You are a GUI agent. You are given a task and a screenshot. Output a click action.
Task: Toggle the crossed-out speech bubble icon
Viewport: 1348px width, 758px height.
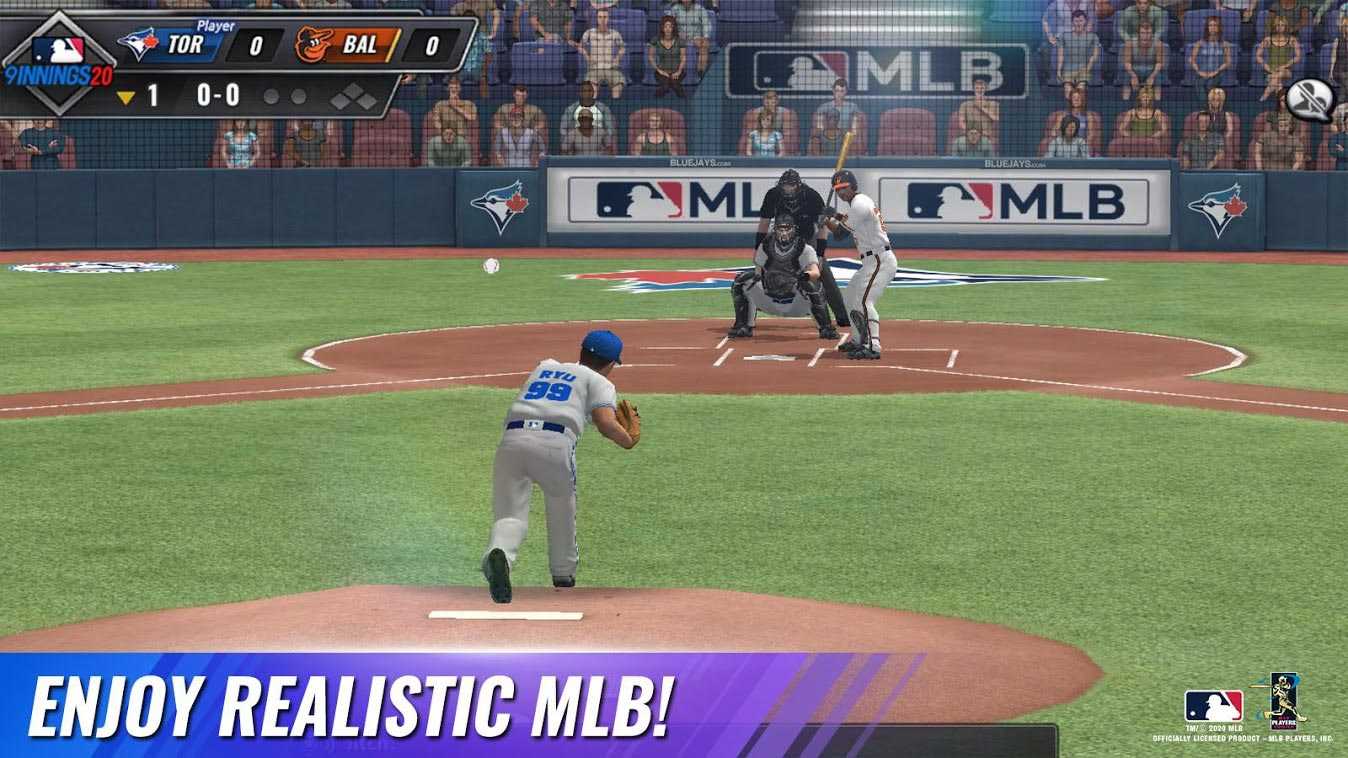(x=1309, y=99)
